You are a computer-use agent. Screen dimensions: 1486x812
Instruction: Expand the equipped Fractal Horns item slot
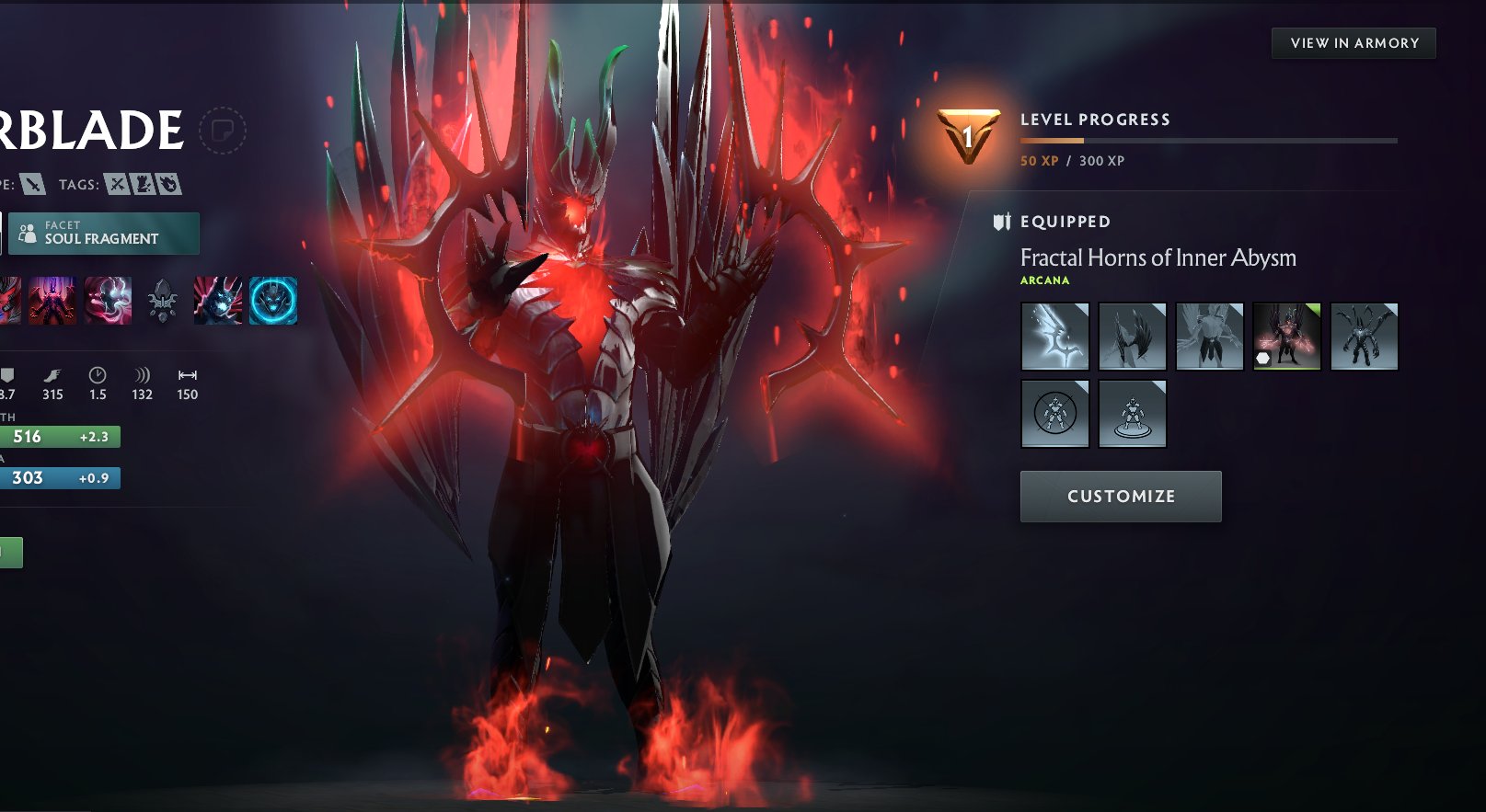point(1286,336)
